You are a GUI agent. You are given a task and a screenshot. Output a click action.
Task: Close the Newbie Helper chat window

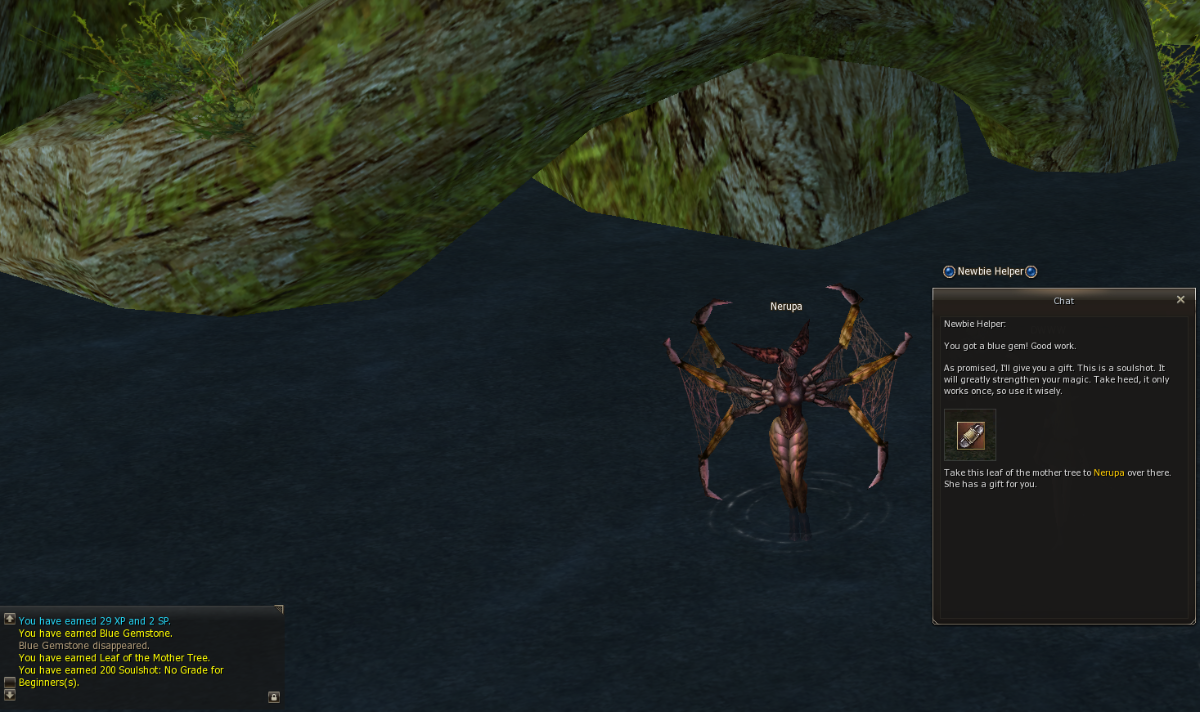(x=1180, y=299)
